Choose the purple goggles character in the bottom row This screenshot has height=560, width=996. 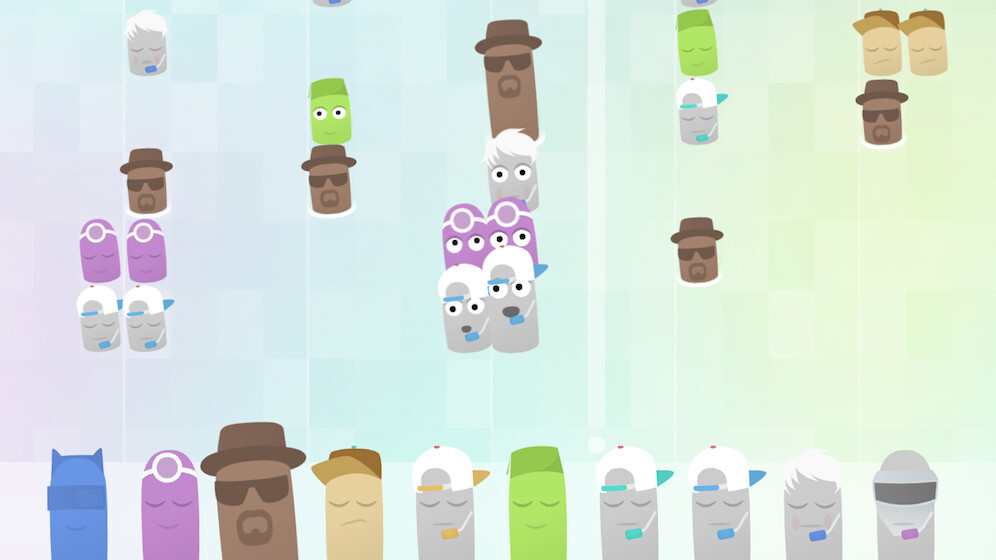point(170,510)
